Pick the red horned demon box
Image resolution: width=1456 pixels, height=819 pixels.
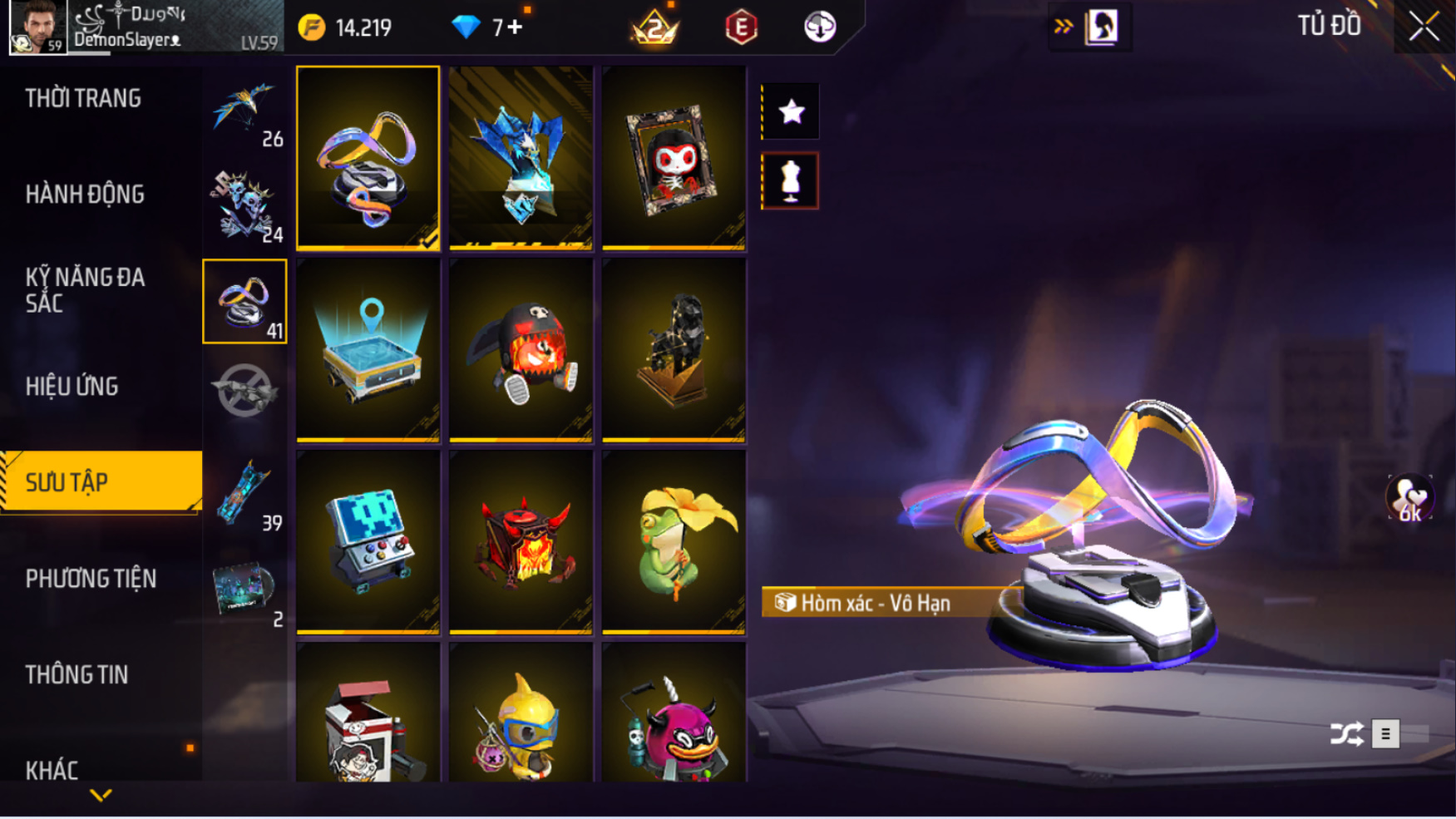[521, 542]
